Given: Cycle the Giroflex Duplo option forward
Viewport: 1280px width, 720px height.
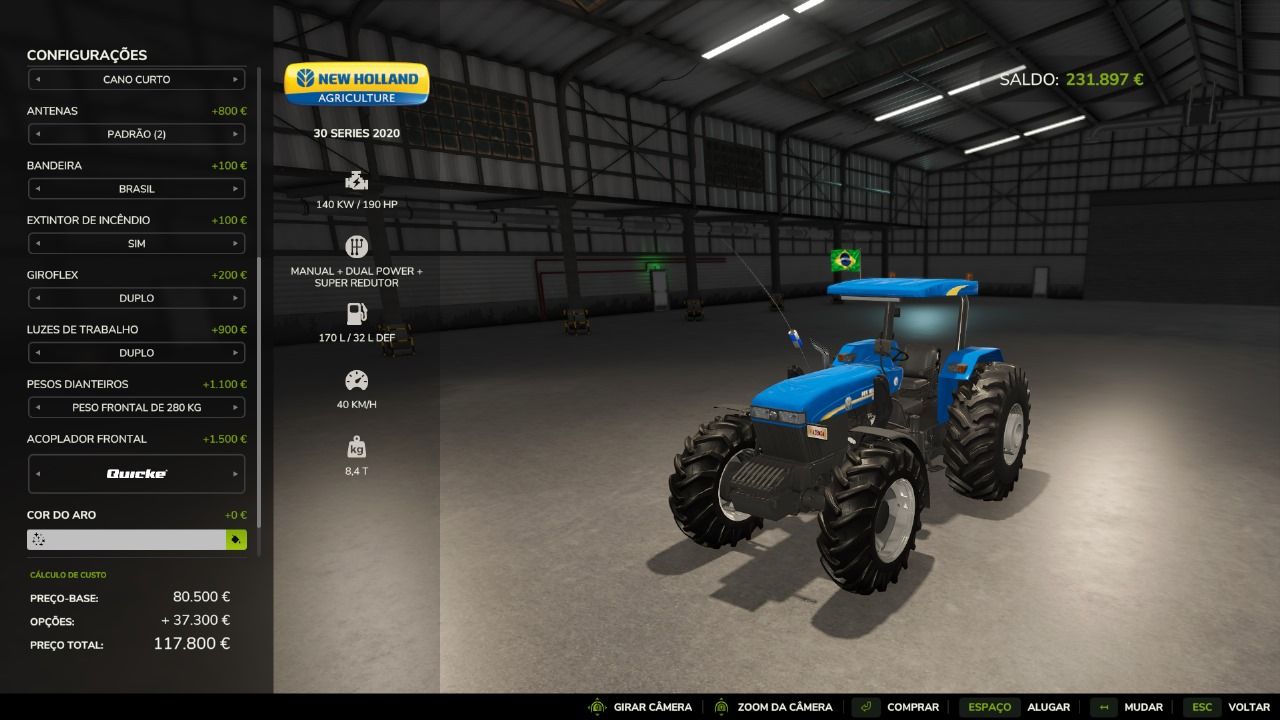Looking at the screenshot, I should point(236,298).
